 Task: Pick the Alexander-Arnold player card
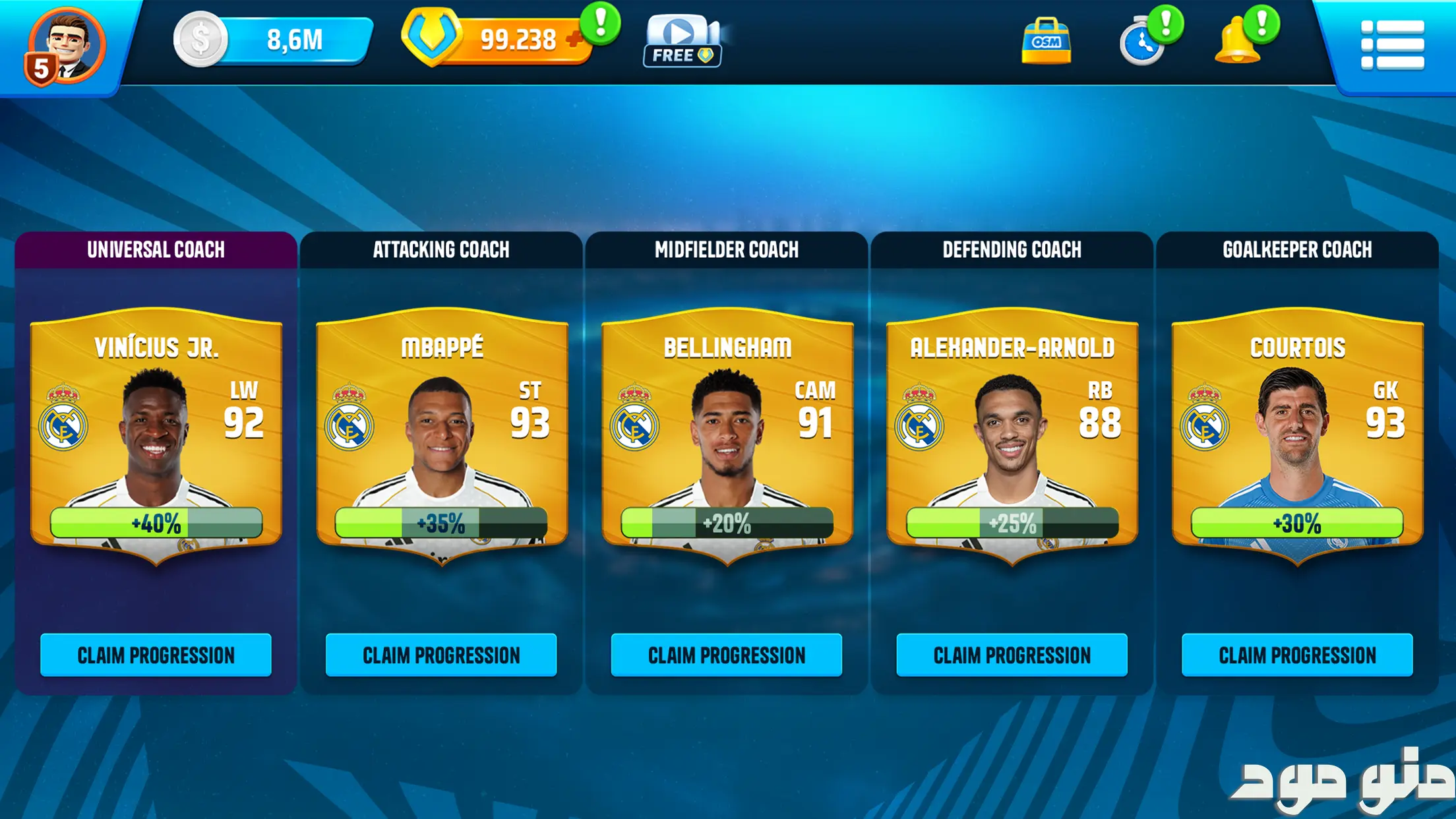tap(1012, 435)
